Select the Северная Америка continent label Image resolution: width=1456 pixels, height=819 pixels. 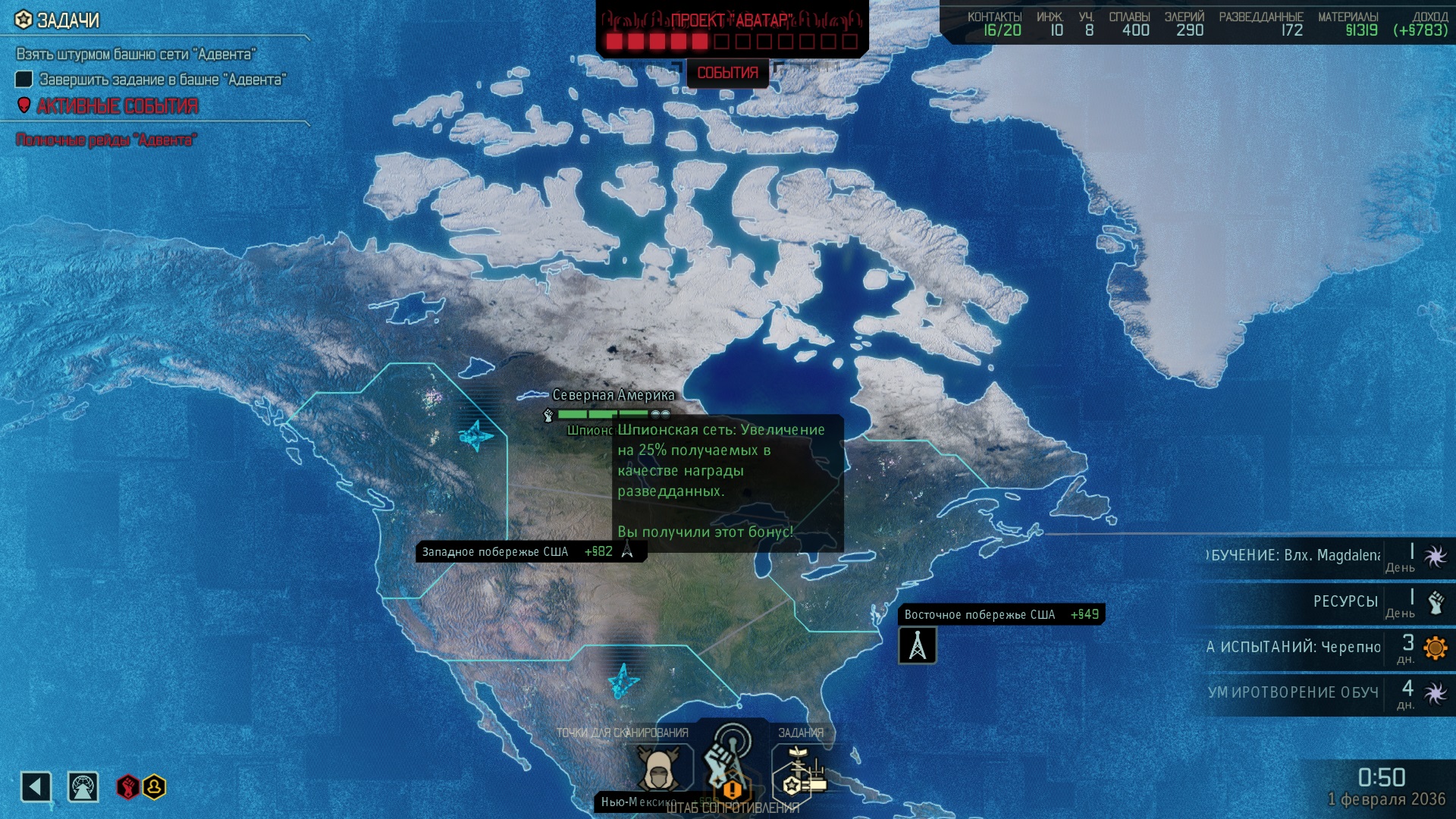click(613, 395)
